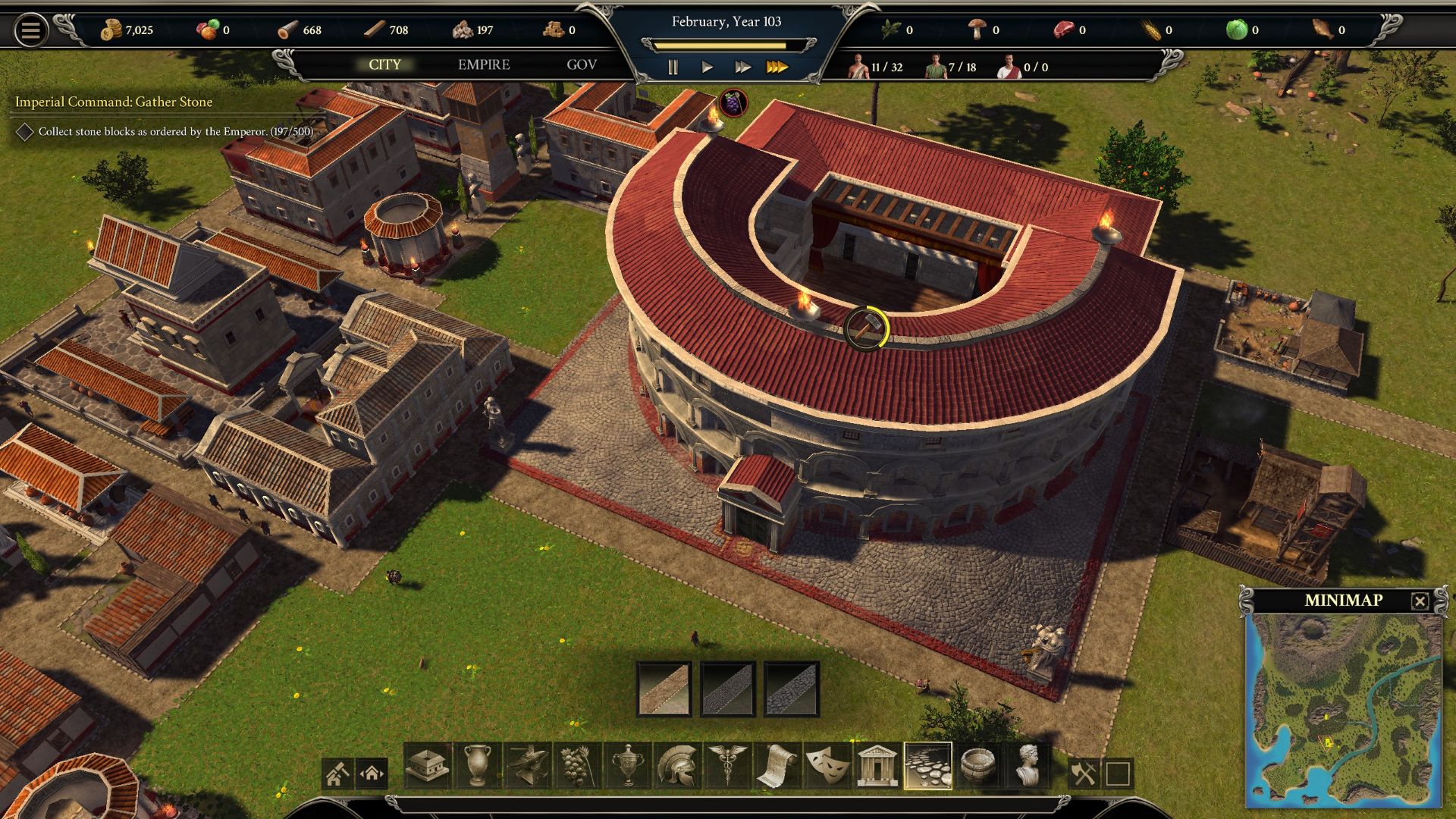
Task: Activate the fastest triple-arrow game speed
Action: point(777,67)
